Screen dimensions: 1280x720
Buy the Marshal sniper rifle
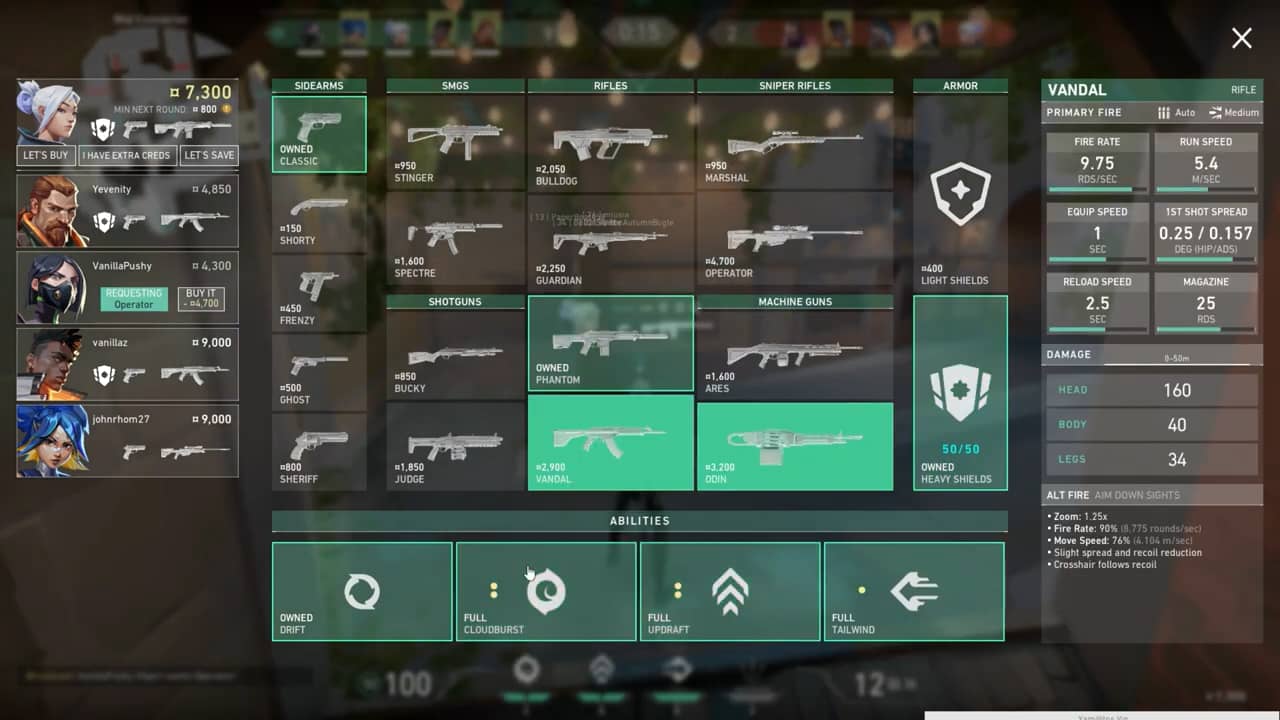click(794, 142)
